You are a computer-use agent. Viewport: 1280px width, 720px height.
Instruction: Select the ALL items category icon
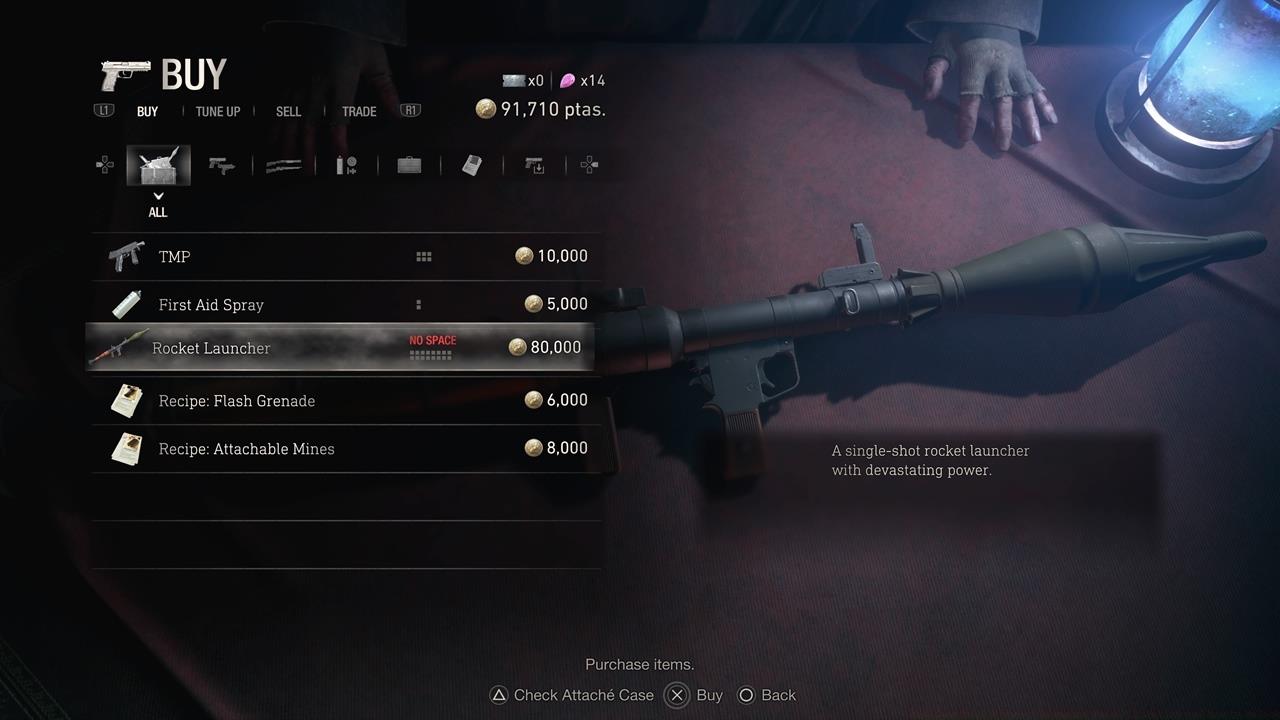click(x=158, y=165)
